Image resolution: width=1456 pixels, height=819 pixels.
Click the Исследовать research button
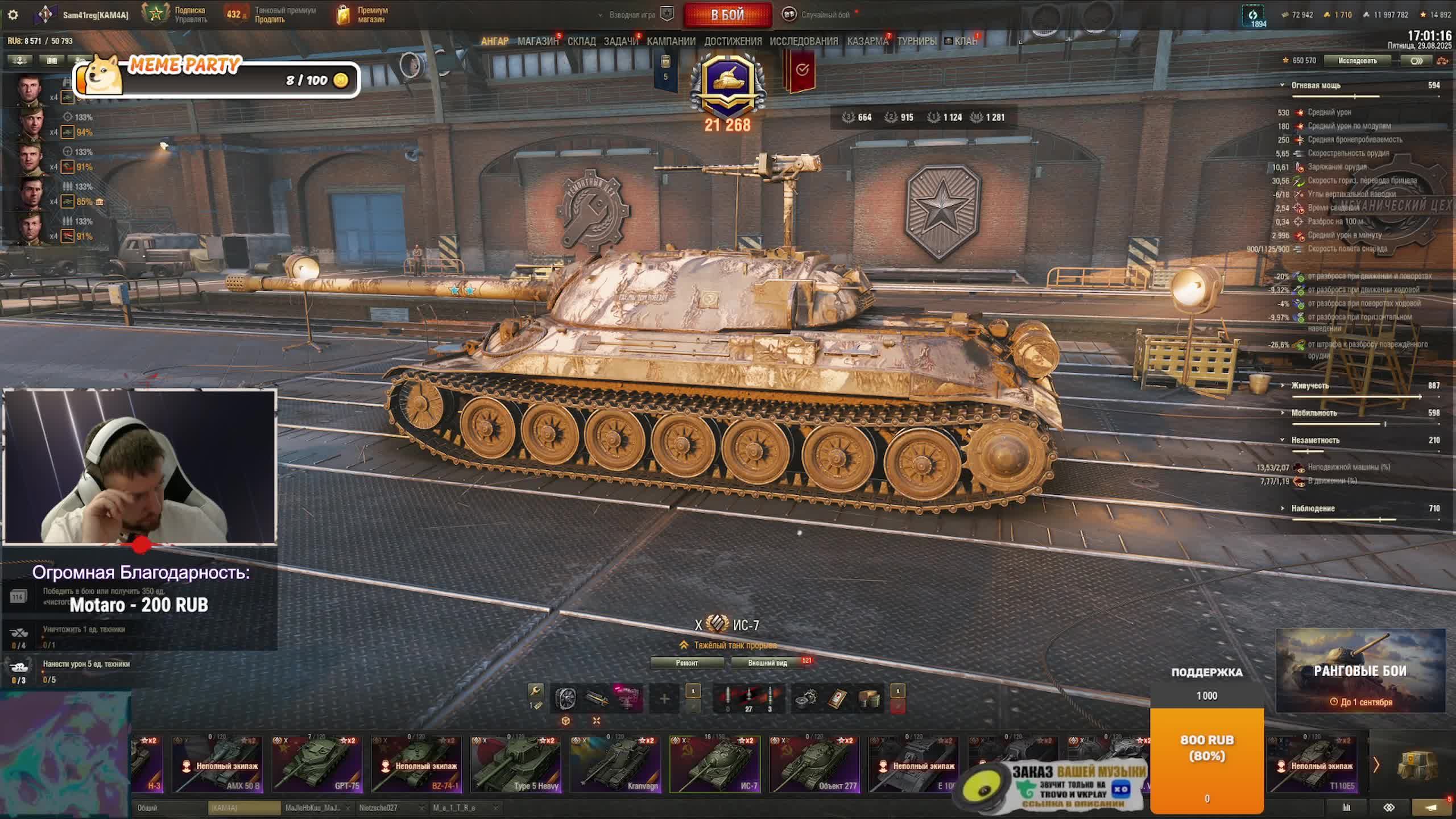point(1357,61)
